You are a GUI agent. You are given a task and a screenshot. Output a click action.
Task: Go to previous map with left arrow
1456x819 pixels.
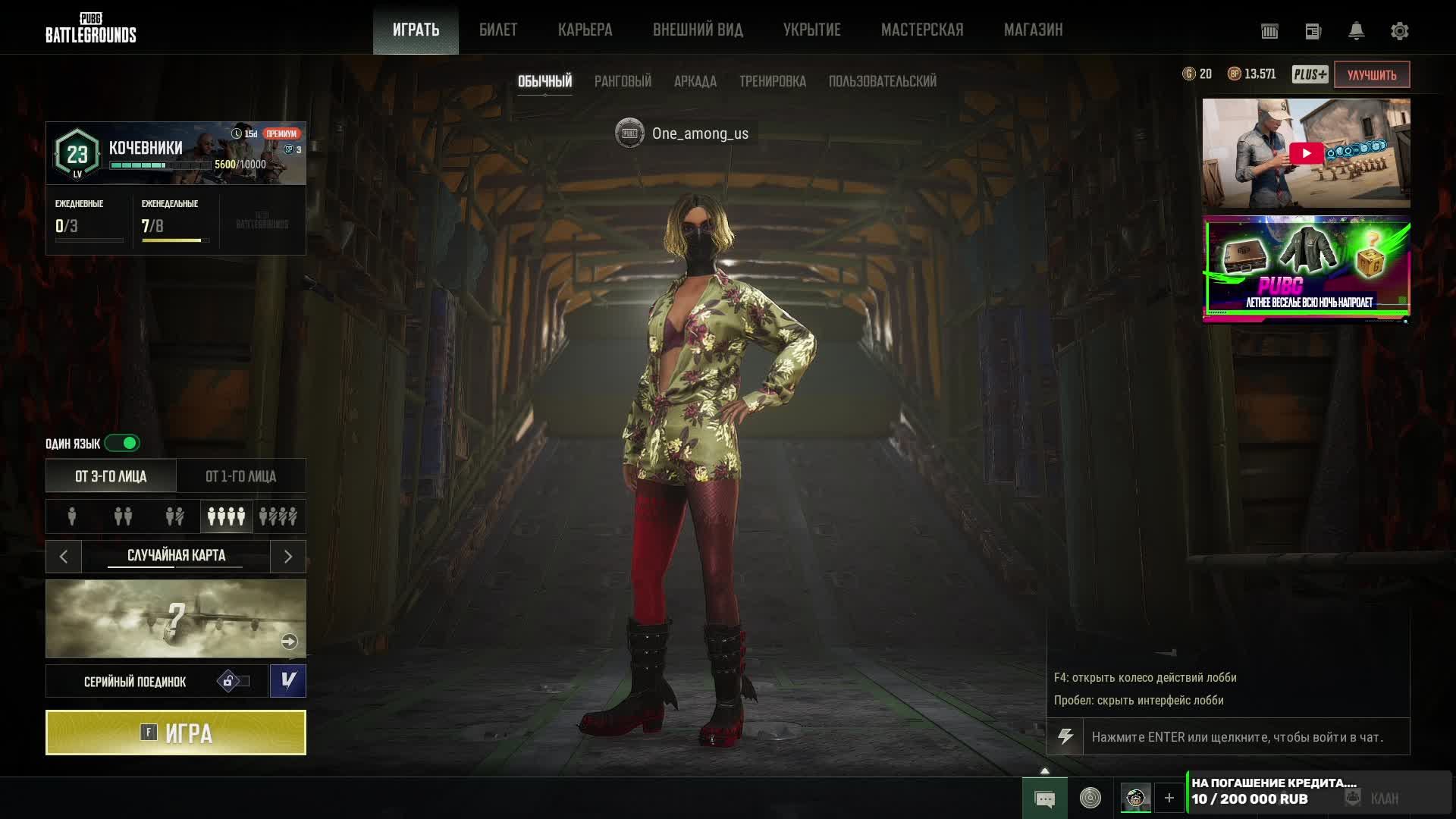pos(64,557)
